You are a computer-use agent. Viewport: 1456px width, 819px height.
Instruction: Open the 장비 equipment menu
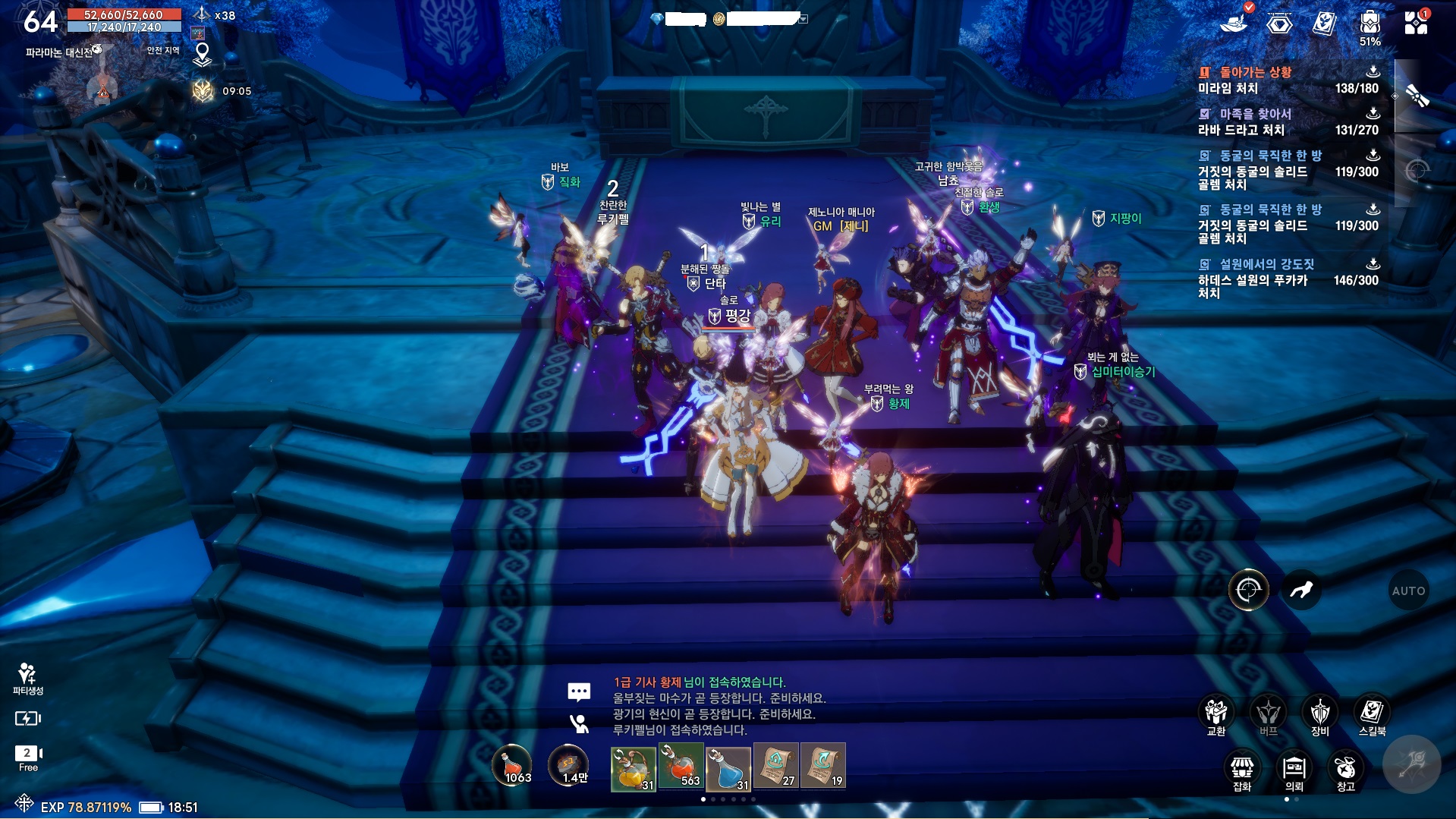[x=1320, y=713]
